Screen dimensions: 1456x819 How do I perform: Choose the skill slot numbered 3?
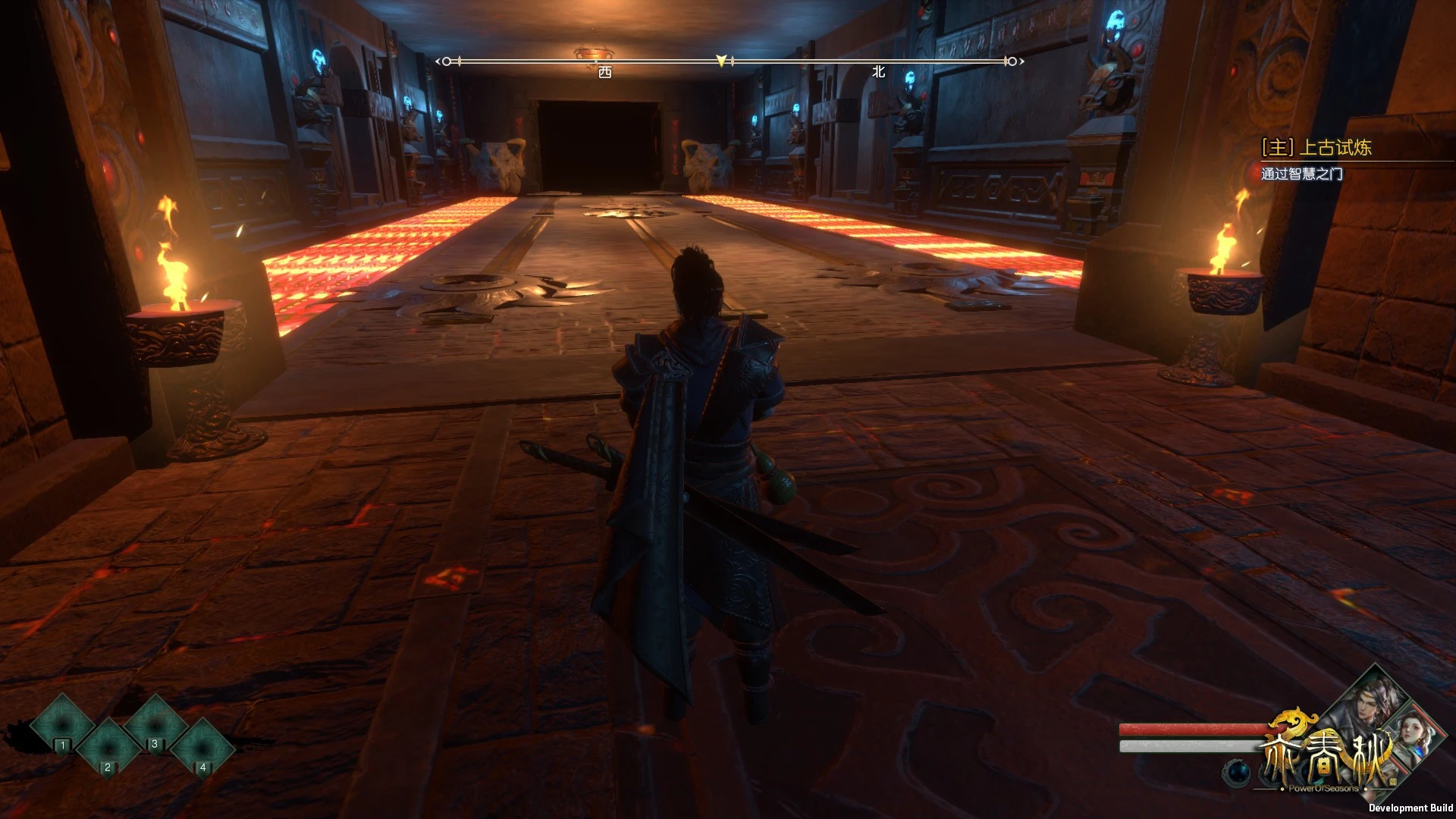point(154,725)
